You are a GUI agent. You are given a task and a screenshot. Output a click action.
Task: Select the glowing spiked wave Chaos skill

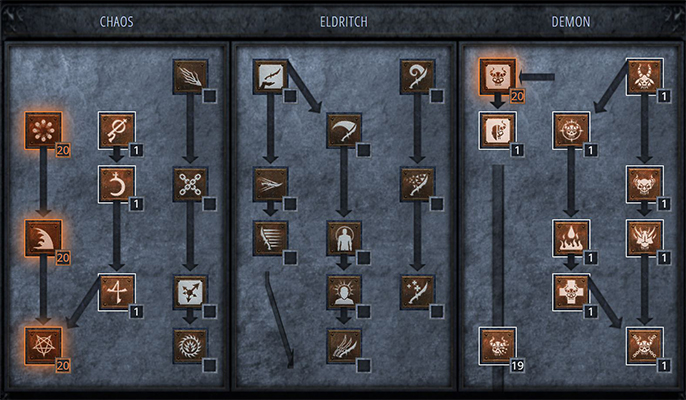[44, 237]
